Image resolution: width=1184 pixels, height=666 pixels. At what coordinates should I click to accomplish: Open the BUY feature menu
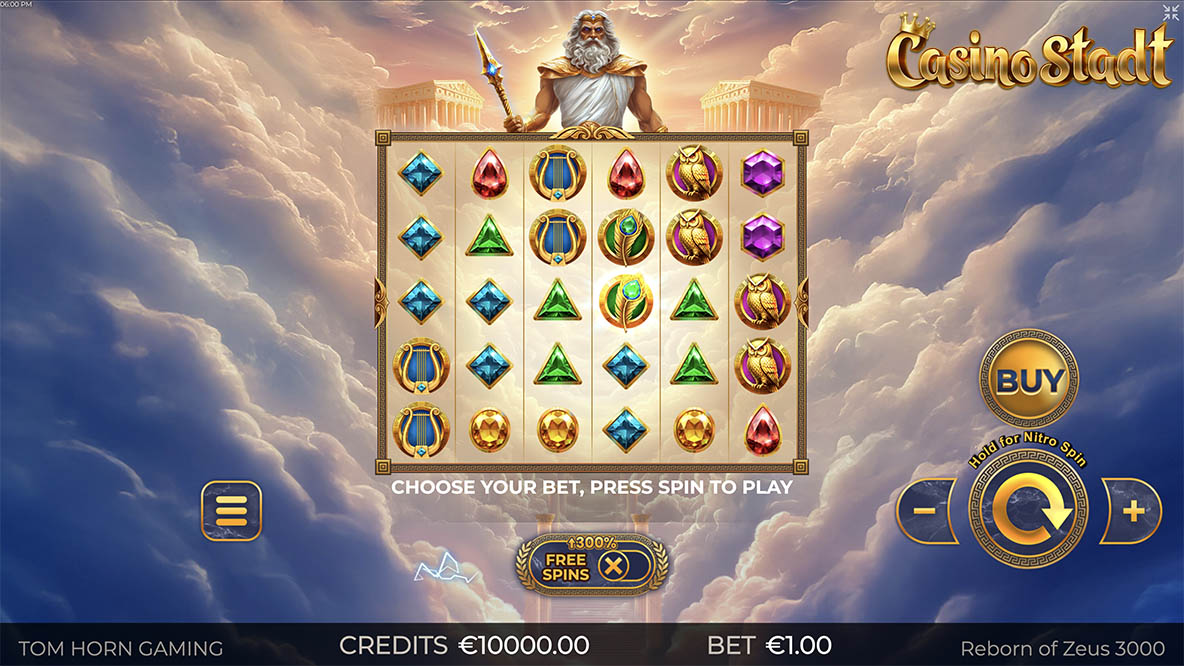coord(1028,380)
